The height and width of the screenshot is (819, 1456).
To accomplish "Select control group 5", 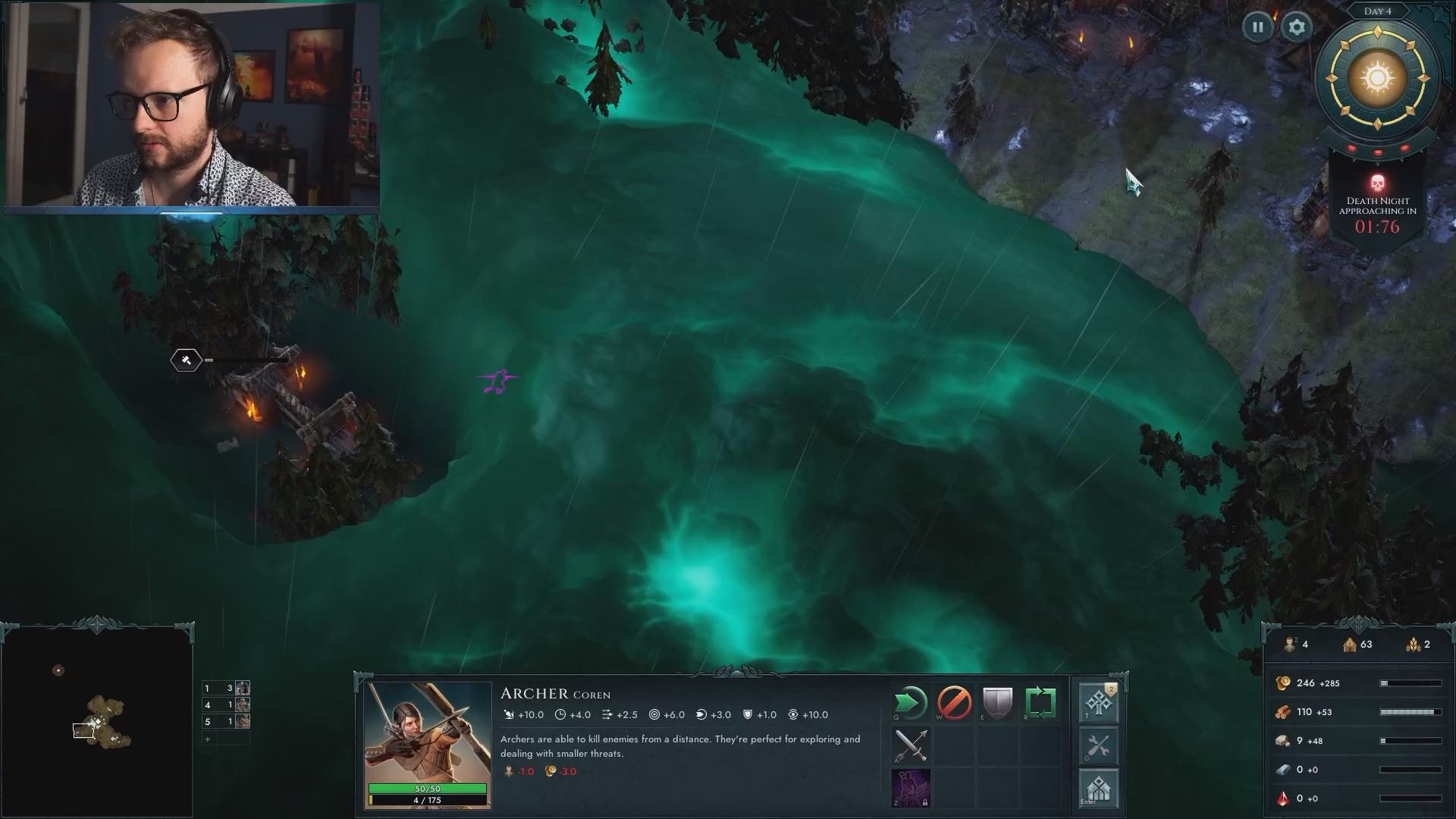I will click(x=226, y=722).
